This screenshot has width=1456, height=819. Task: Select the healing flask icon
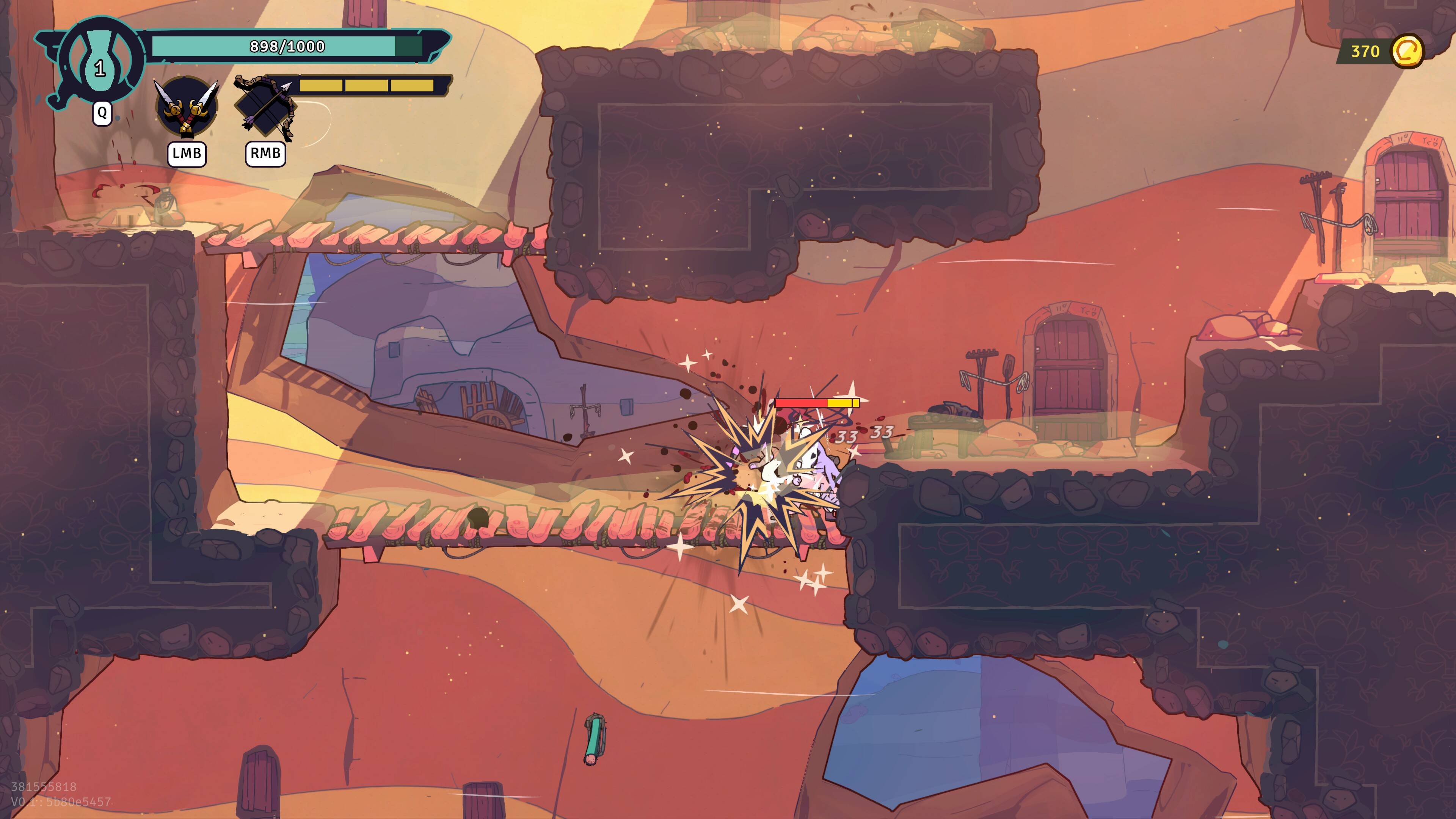click(x=100, y=61)
